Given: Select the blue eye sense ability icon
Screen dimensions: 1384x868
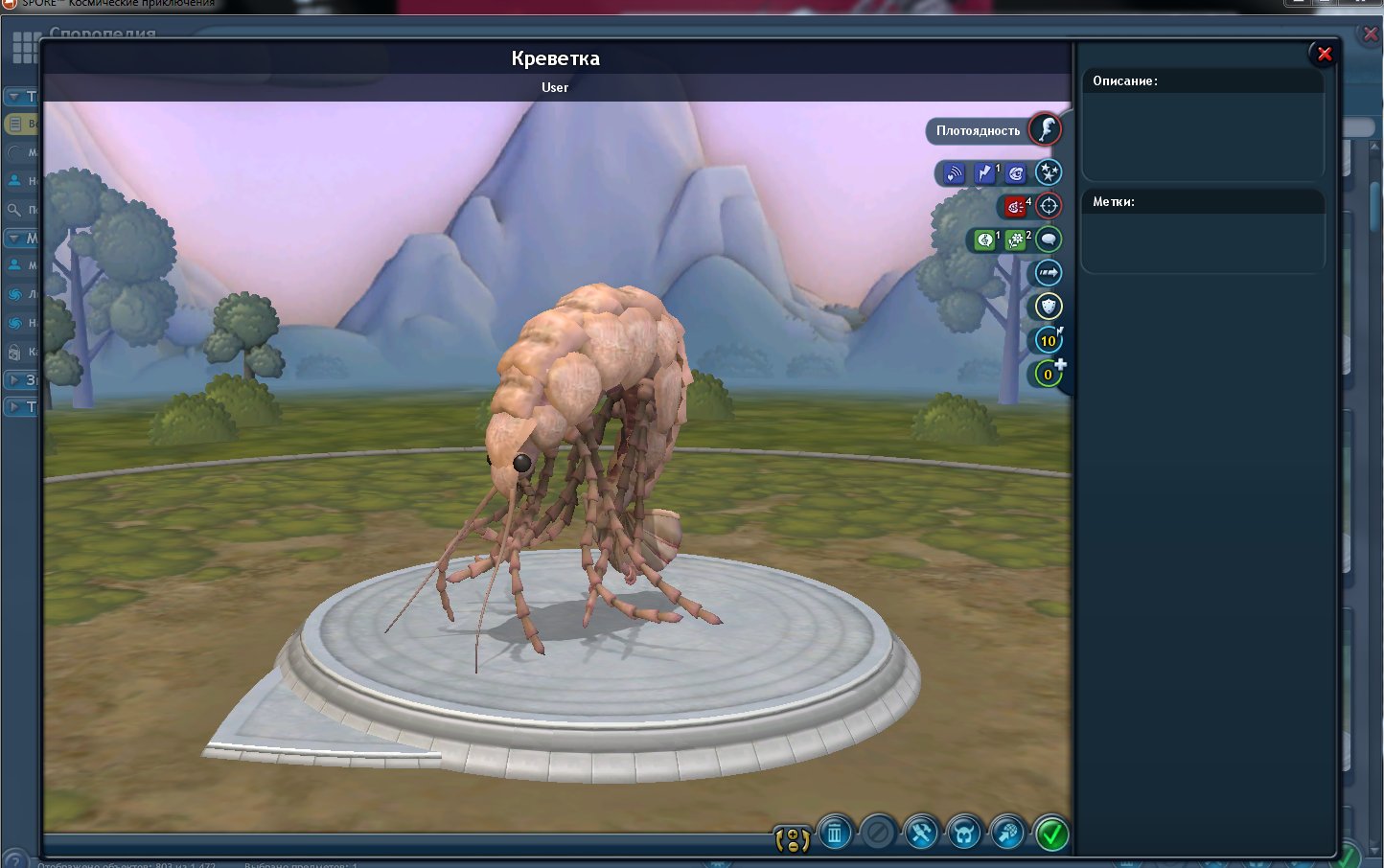Looking at the screenshot, I should coord(1016,173).
